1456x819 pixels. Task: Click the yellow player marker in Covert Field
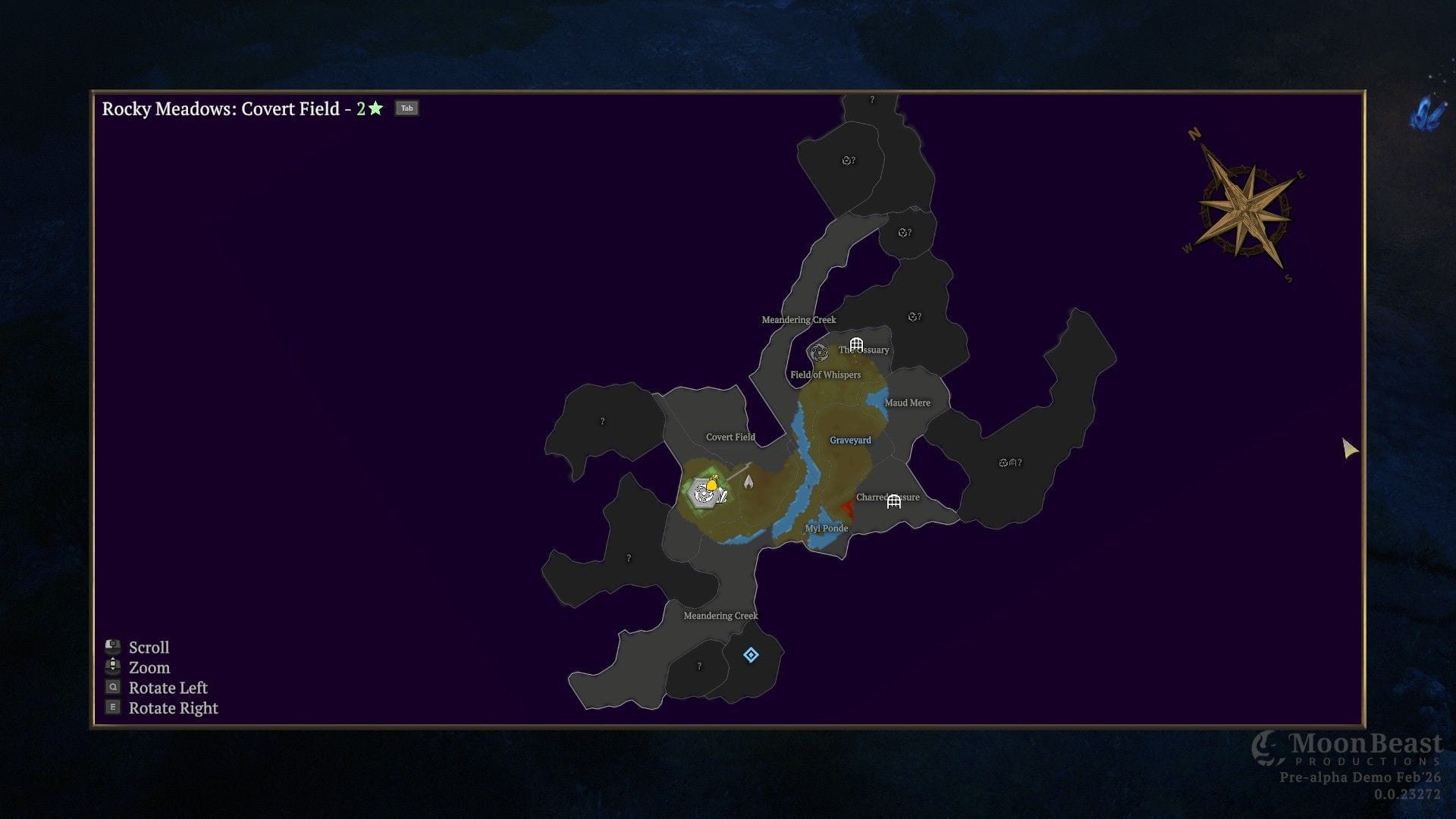pos(711,483)
